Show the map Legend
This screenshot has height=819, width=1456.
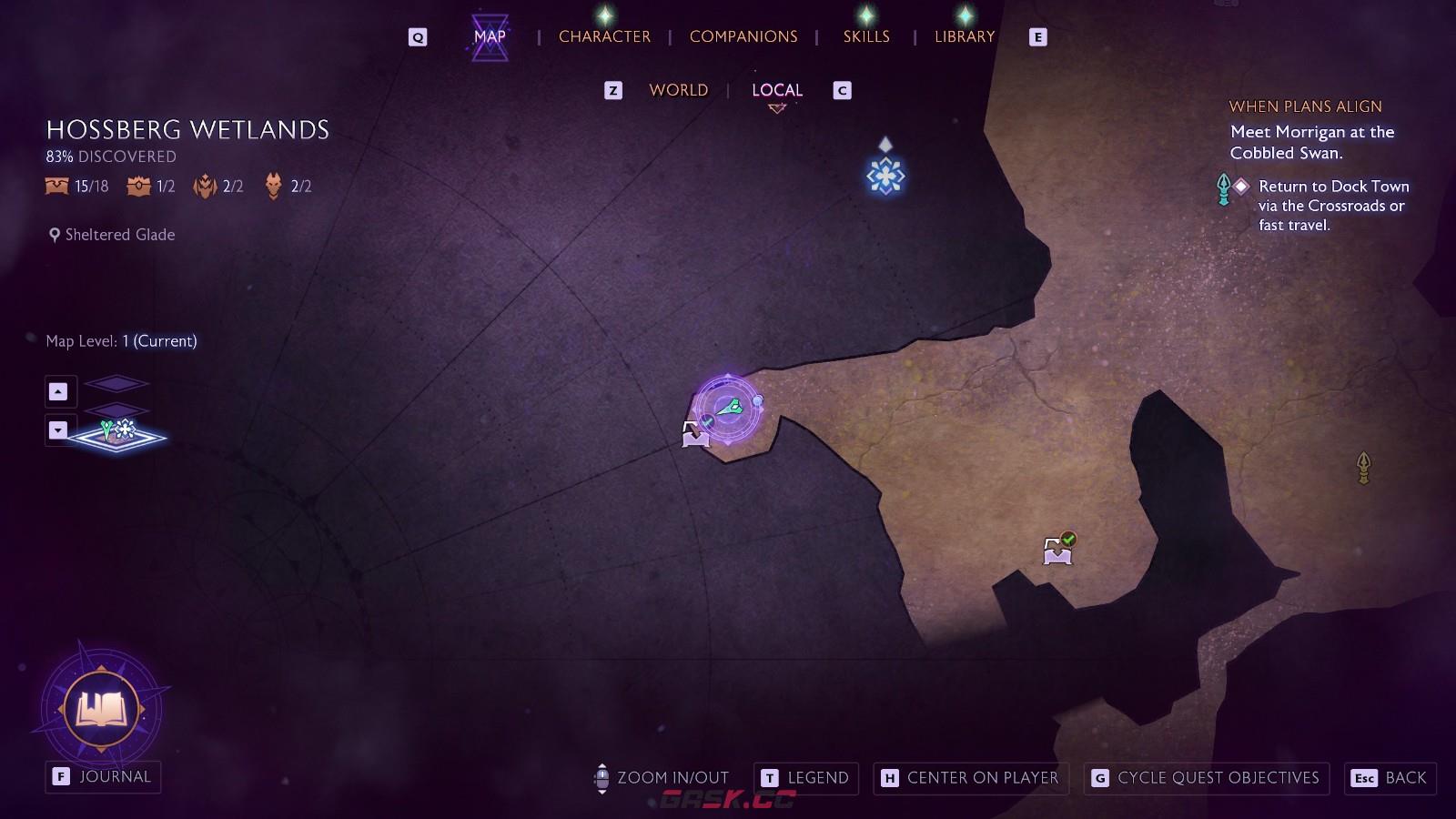[806, 778]
